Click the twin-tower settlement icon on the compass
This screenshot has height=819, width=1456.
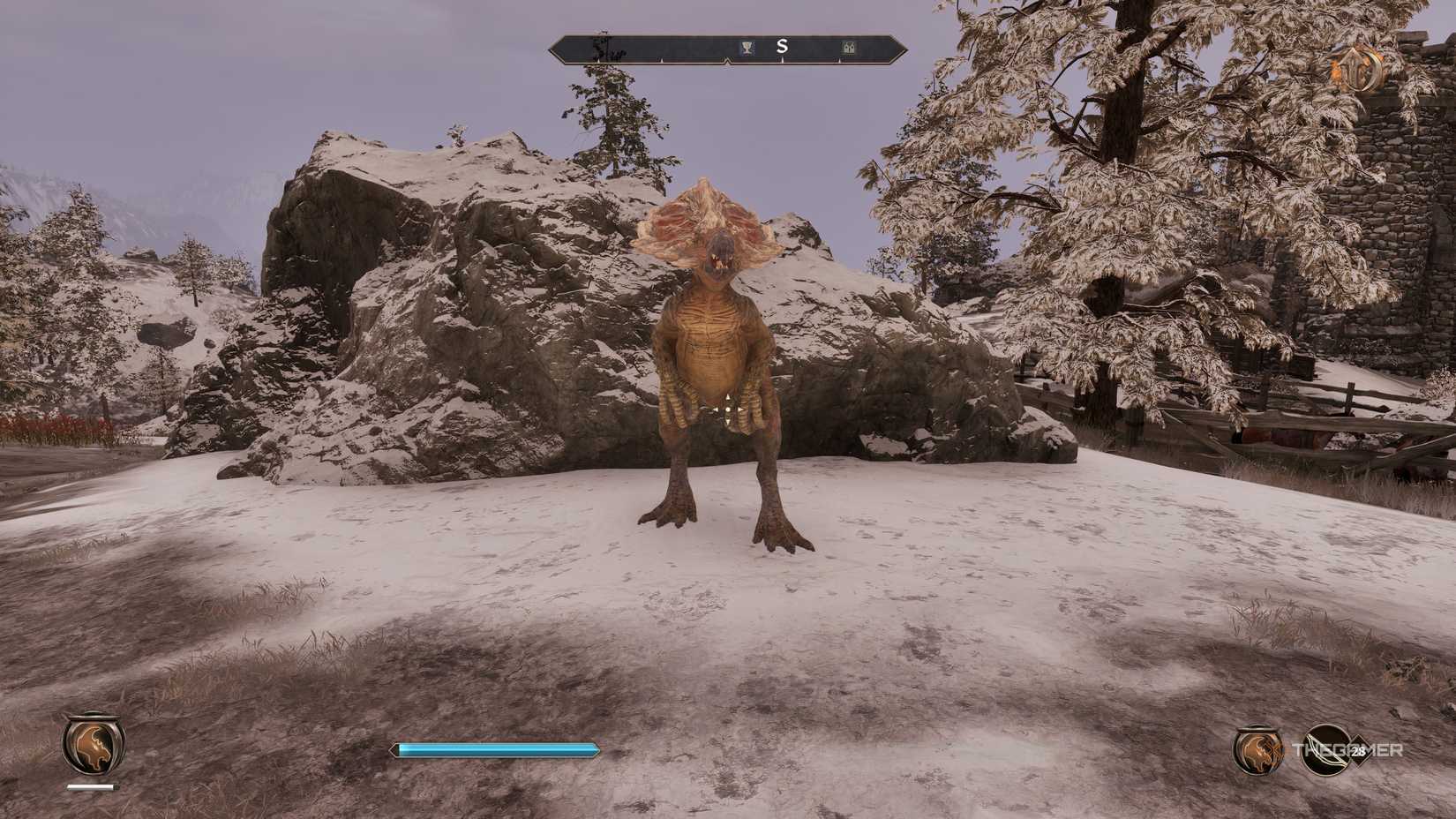[850, 48]
